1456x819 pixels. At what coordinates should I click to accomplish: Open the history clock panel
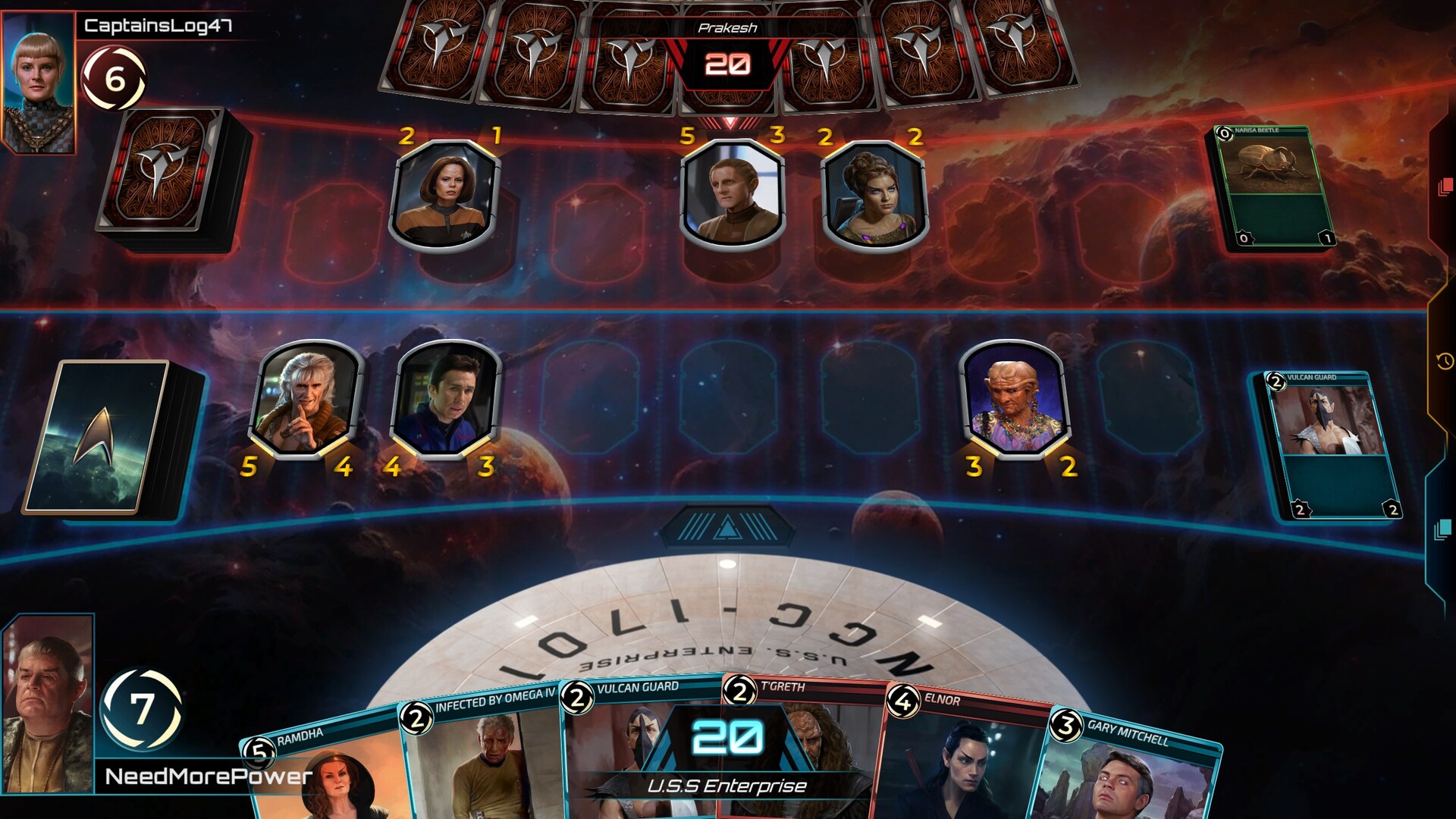coord(1445,361)
